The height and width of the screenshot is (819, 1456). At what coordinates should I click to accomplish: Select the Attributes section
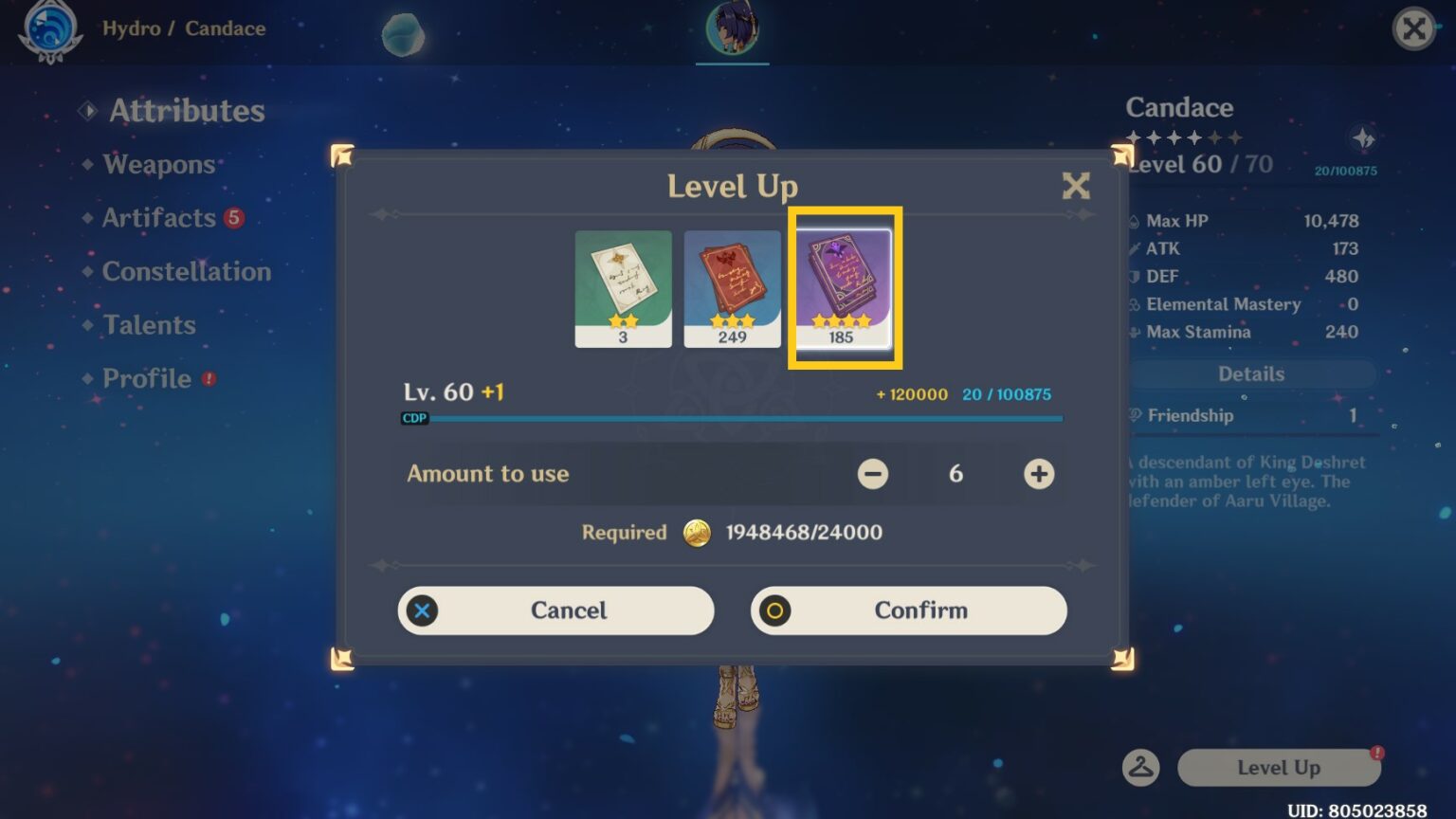(186, 110)
